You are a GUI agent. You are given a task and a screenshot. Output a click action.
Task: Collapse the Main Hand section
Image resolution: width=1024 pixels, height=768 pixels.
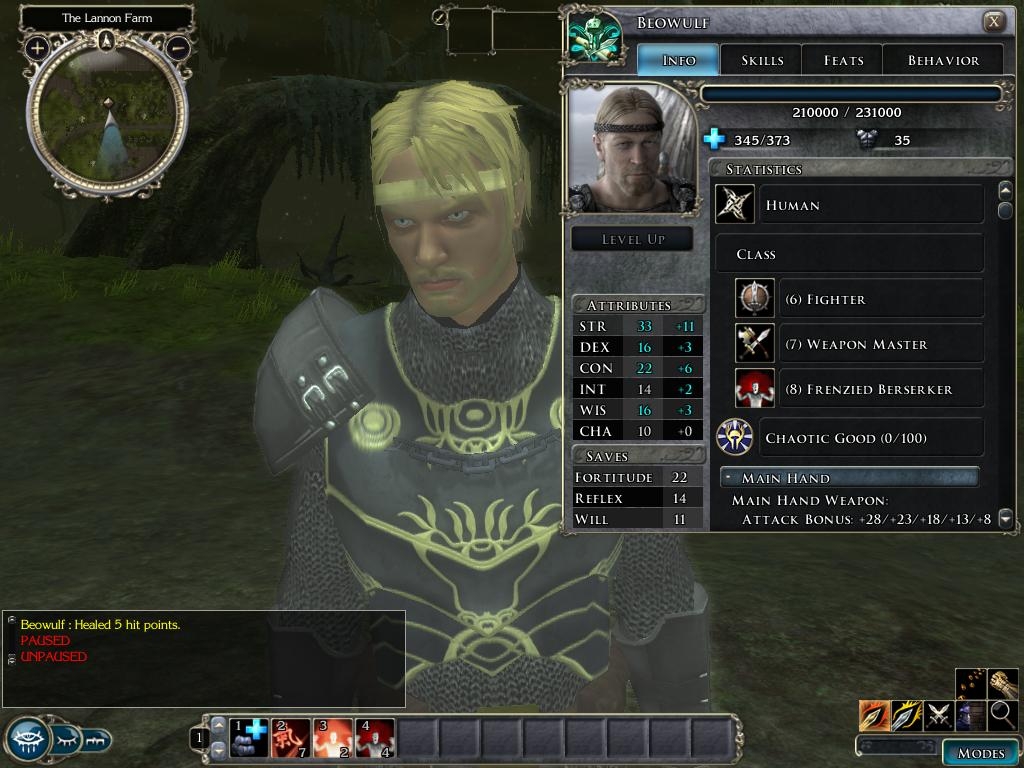point(727,478)
